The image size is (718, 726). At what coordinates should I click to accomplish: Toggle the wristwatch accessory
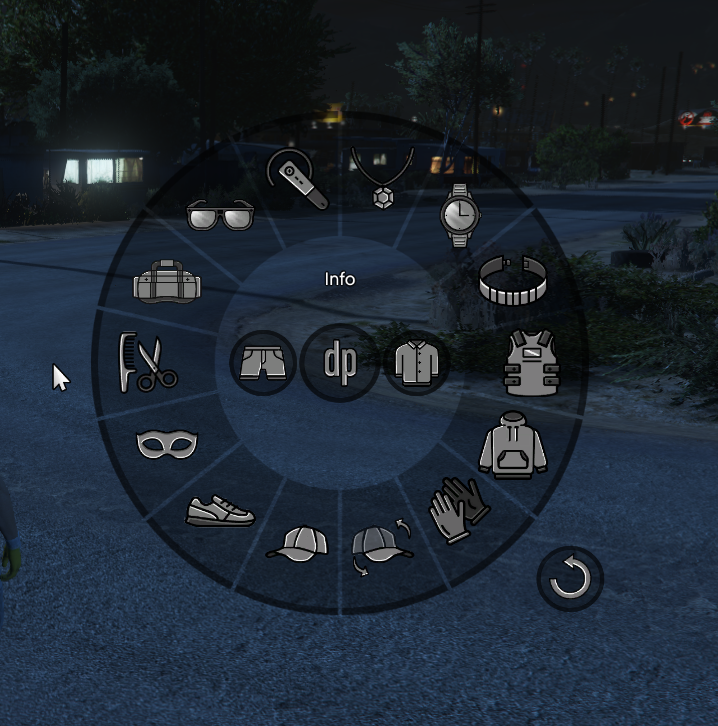tap(460, 215)
